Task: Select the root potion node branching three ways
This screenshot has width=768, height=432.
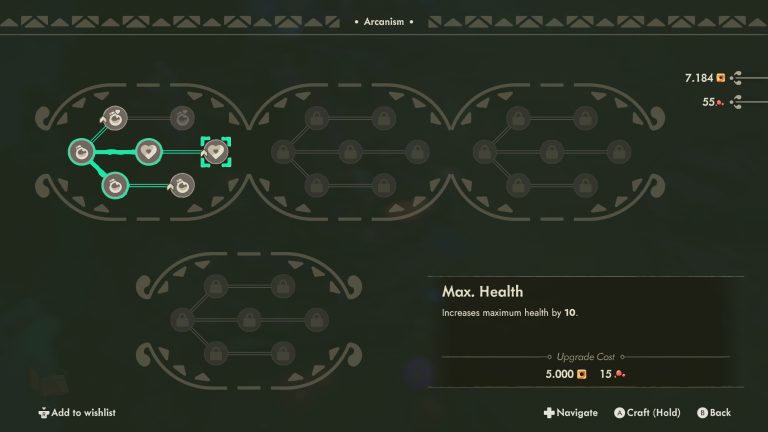Action: [x=81, y=152]
